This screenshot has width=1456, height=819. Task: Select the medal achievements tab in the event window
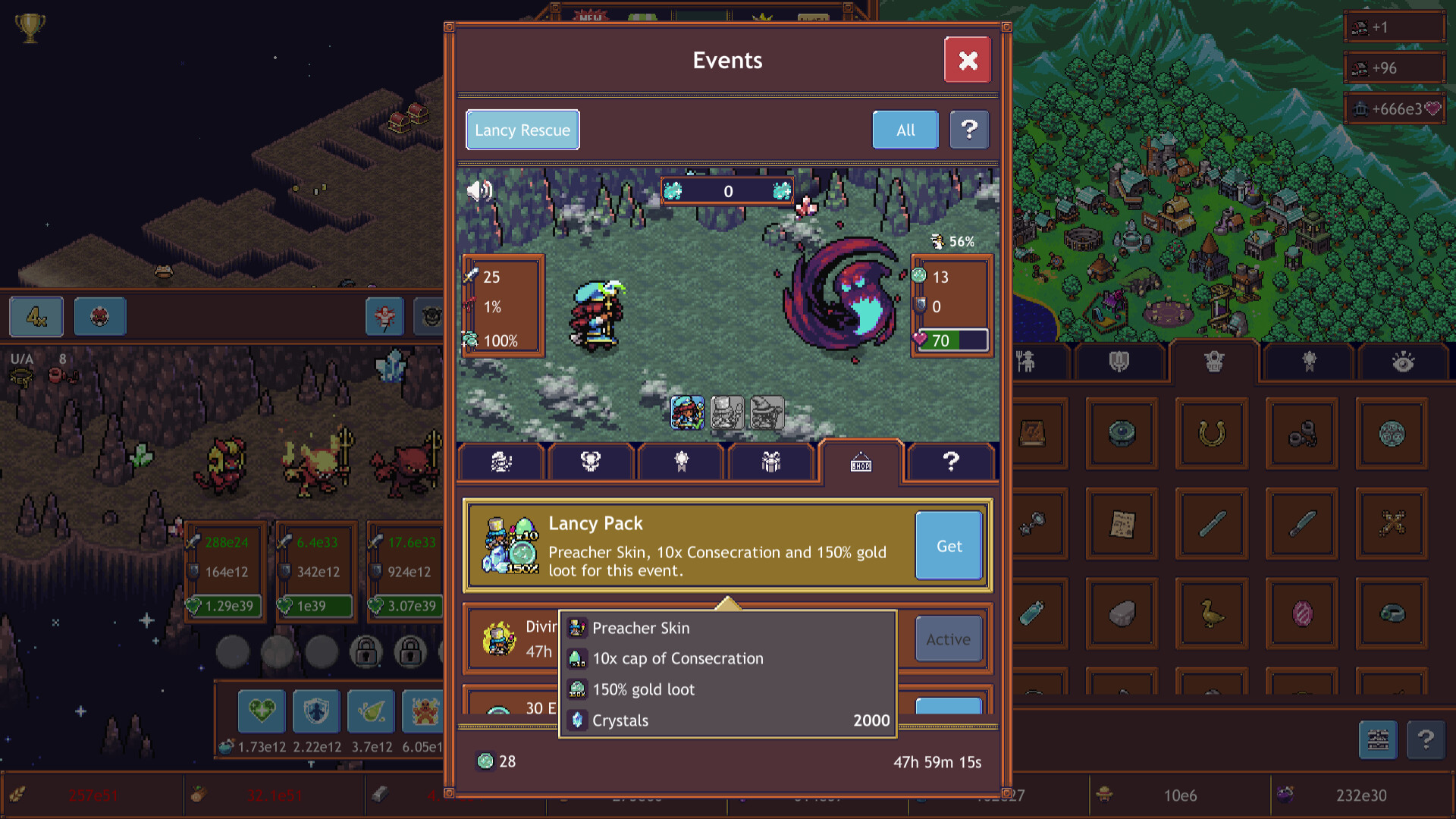681,461
